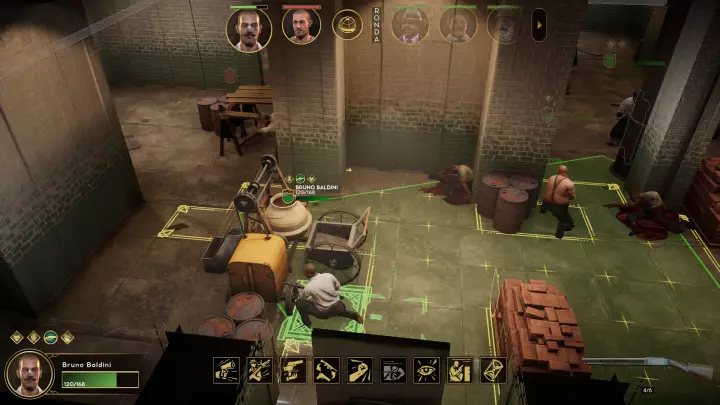Use the crouching figure behind cover ability
The height and width of the screenshot is (405, 720).
460,370
